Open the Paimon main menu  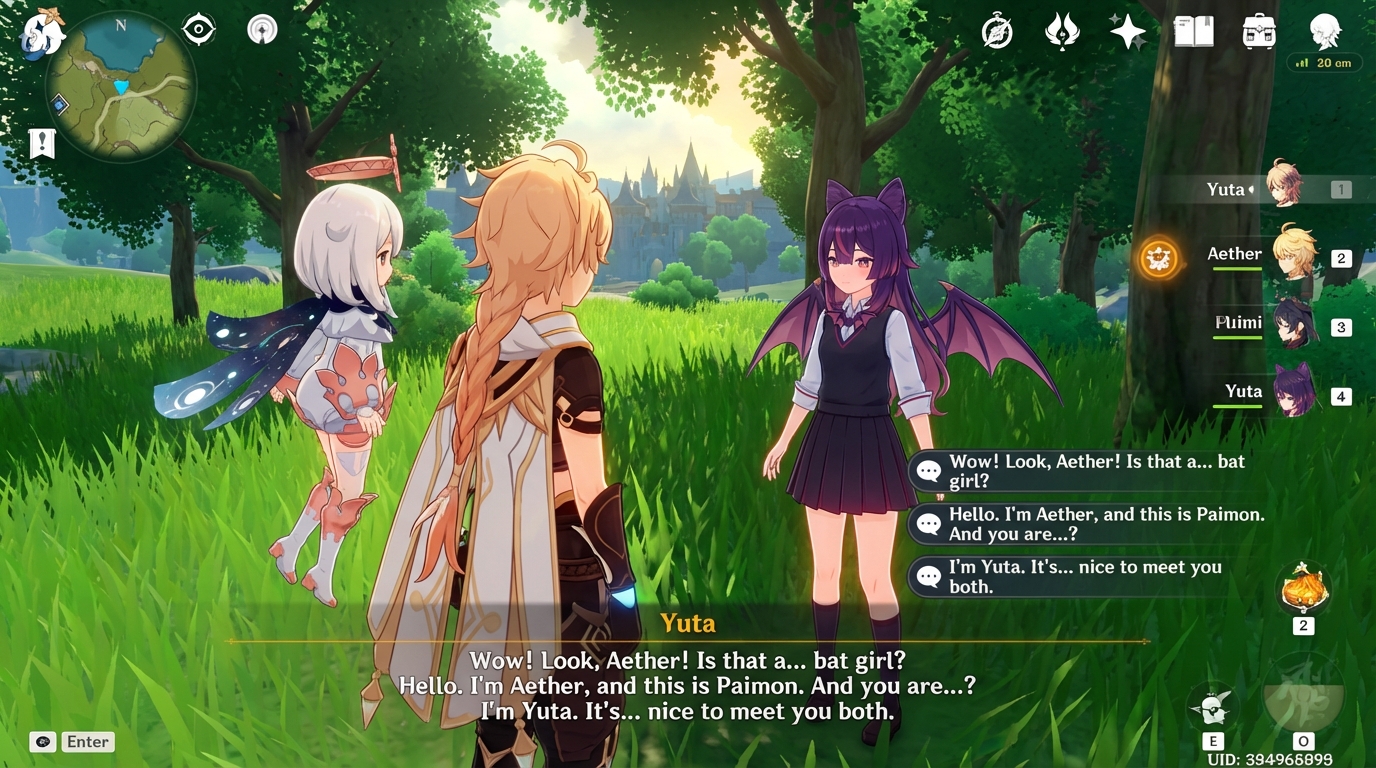click(x=43, y=33)
